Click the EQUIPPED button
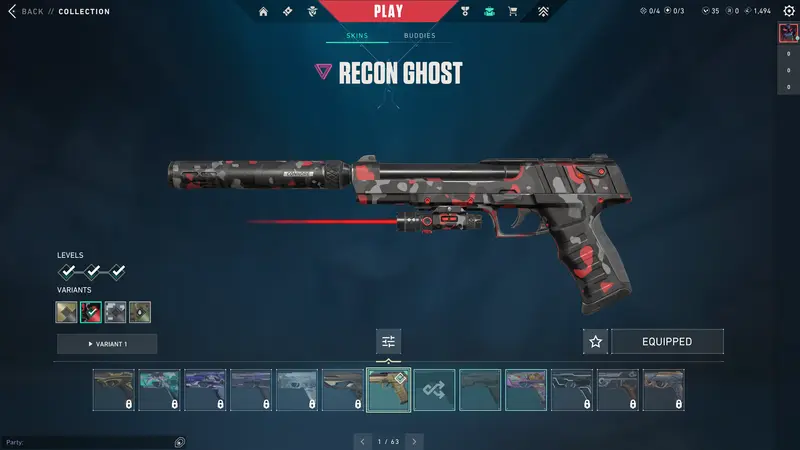Screen dimensions: 800x450 [x=667, y=342]
